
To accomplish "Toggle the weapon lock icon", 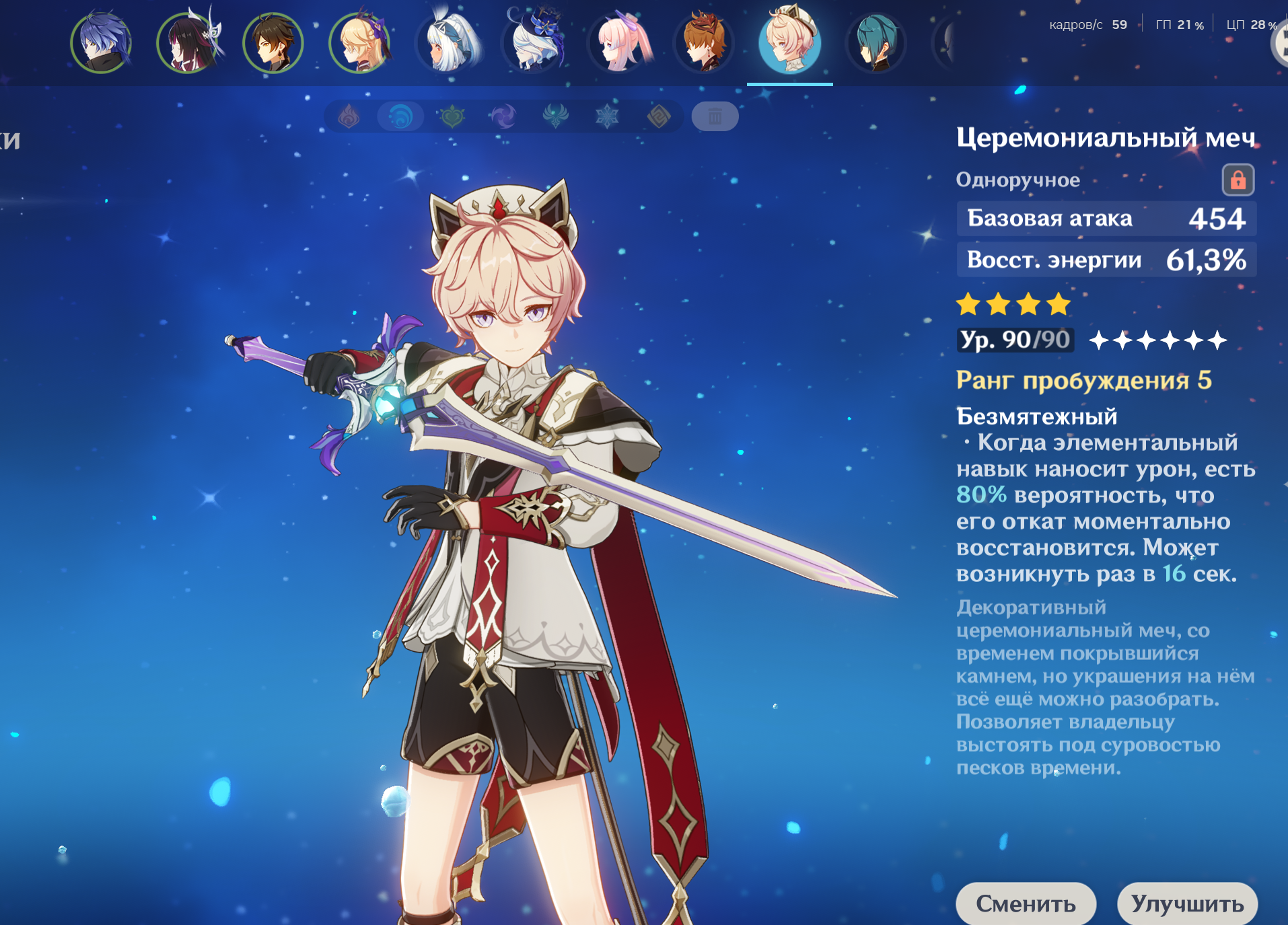I will (1238, 180).
